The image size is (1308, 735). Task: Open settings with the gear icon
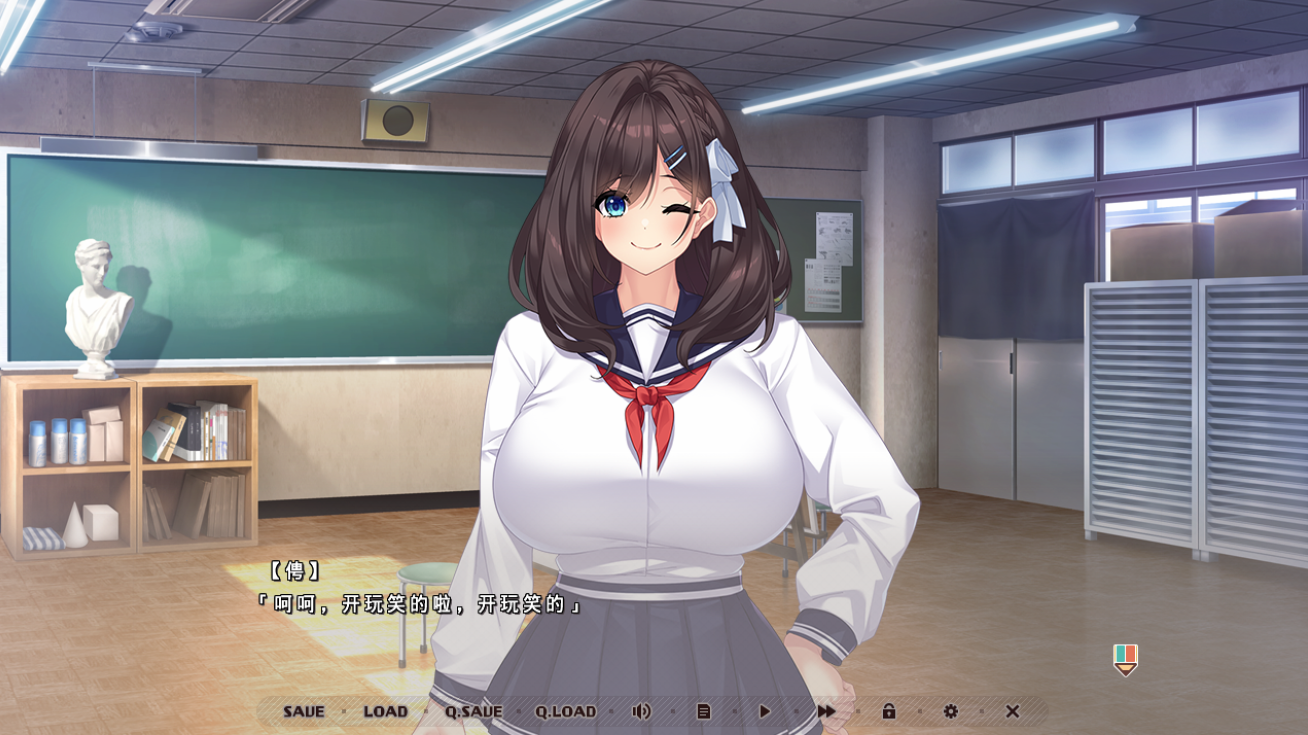pos(950,712)
